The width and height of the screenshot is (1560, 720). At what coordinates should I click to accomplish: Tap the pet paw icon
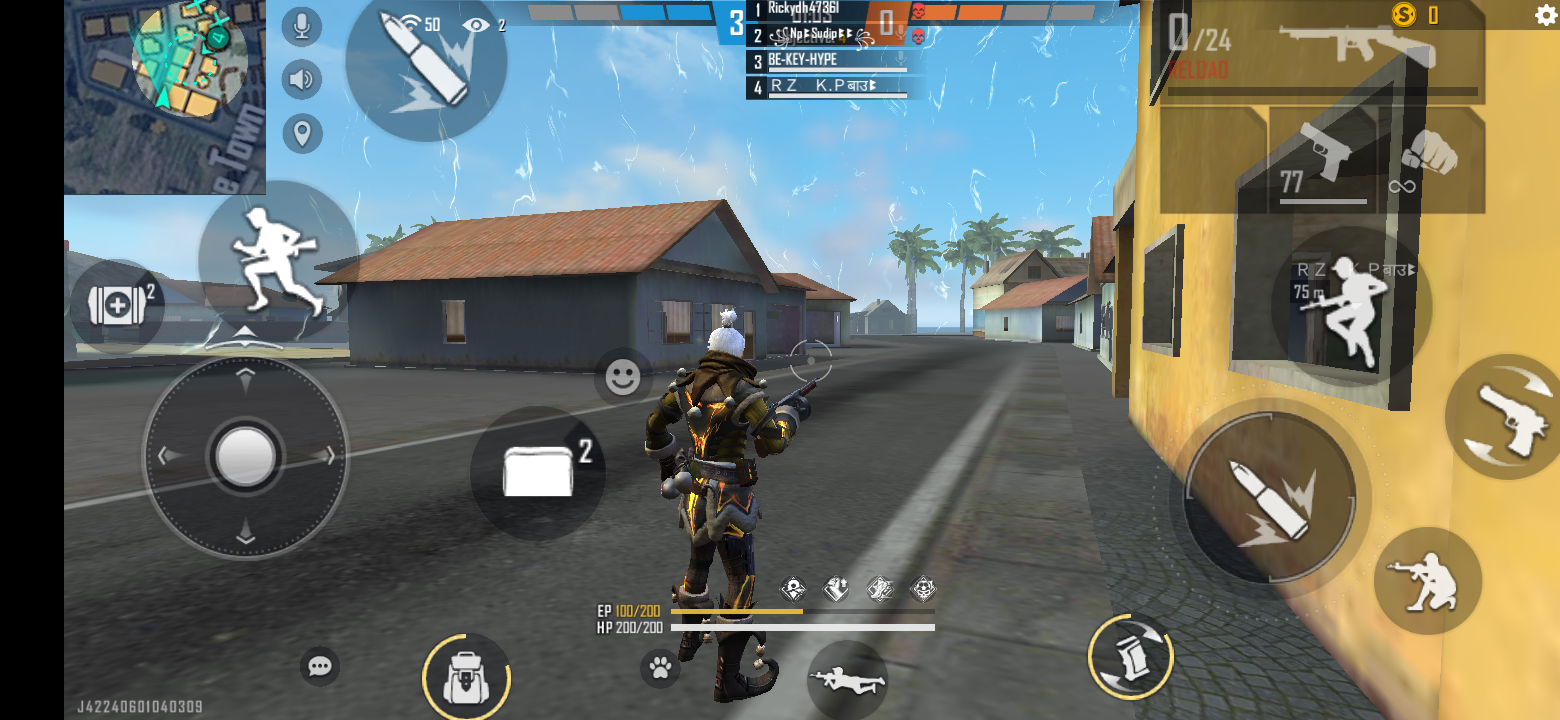[x=660, y=668]
